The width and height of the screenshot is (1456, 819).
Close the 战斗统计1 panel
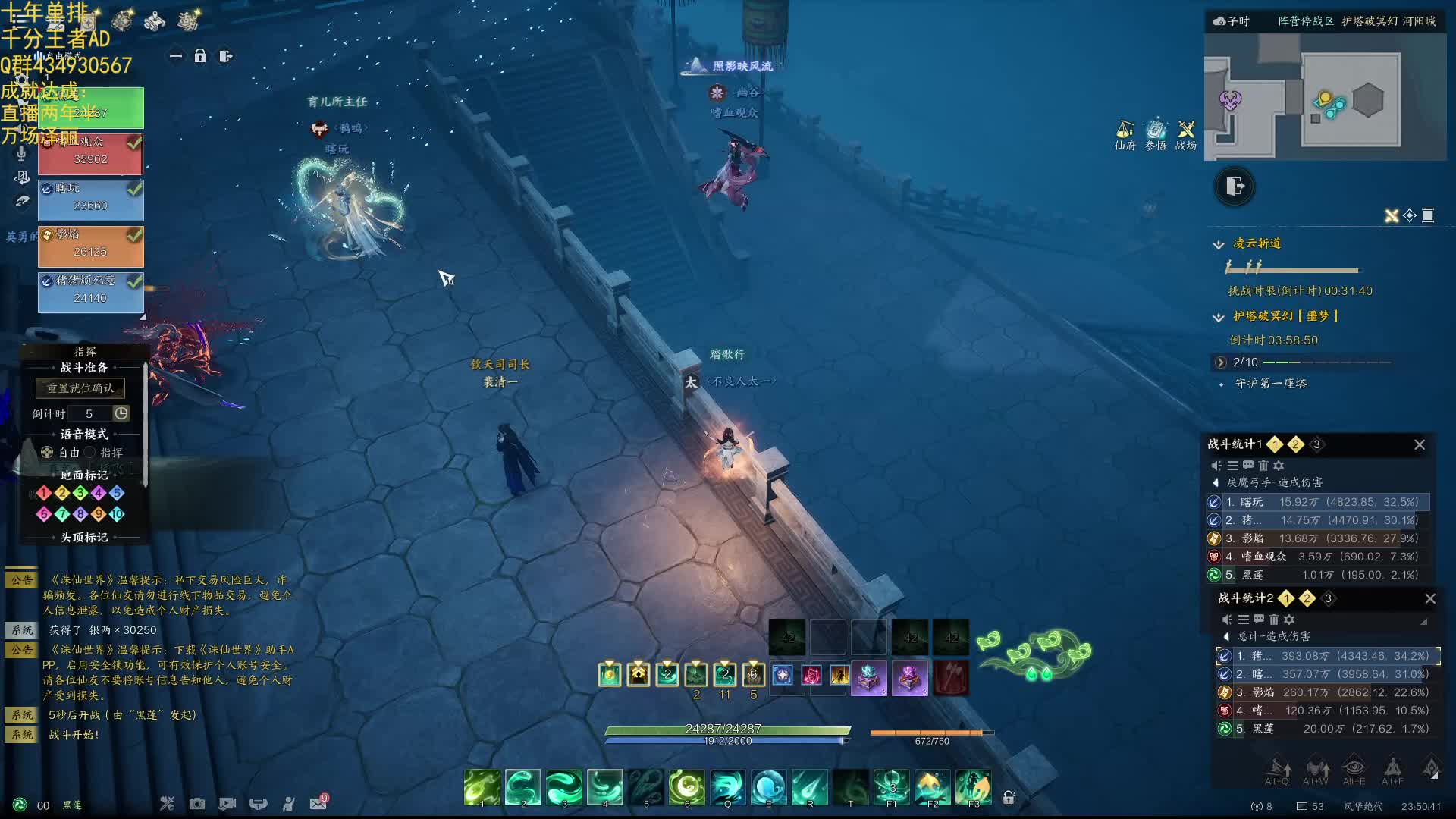tap(1420, 445)
